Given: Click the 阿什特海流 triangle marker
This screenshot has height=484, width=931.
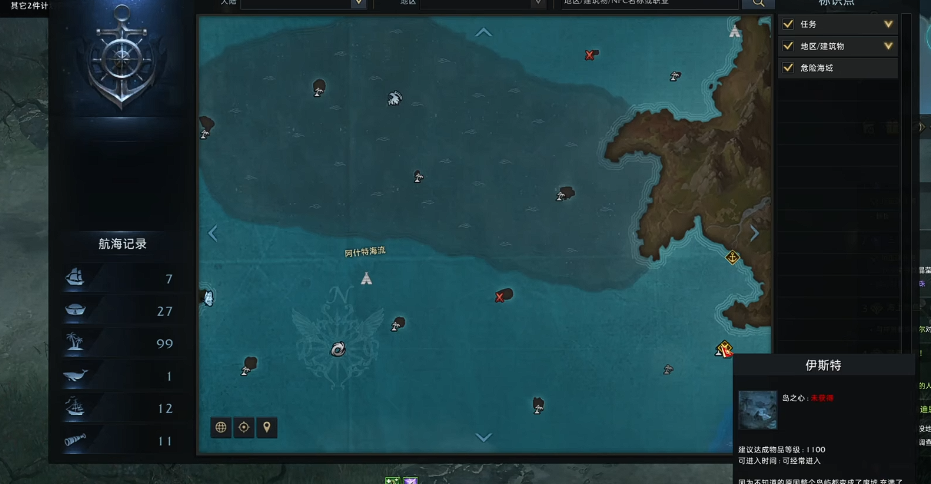Looking at the screenshot, I should tap(366, 277).
